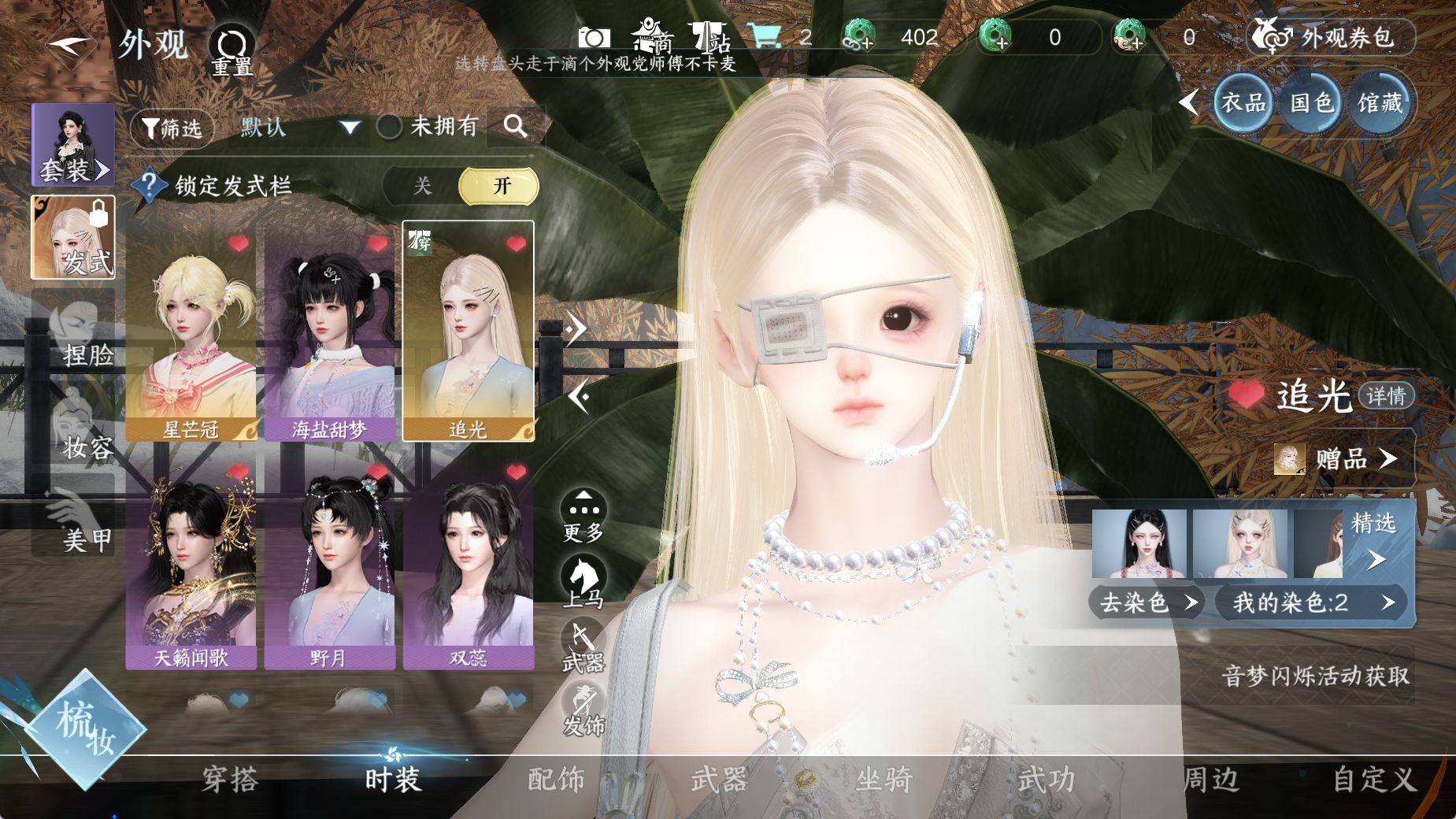Open the 外观券包 coupon bag
Screen dimensions: 1456x819
coord(1331,37)
